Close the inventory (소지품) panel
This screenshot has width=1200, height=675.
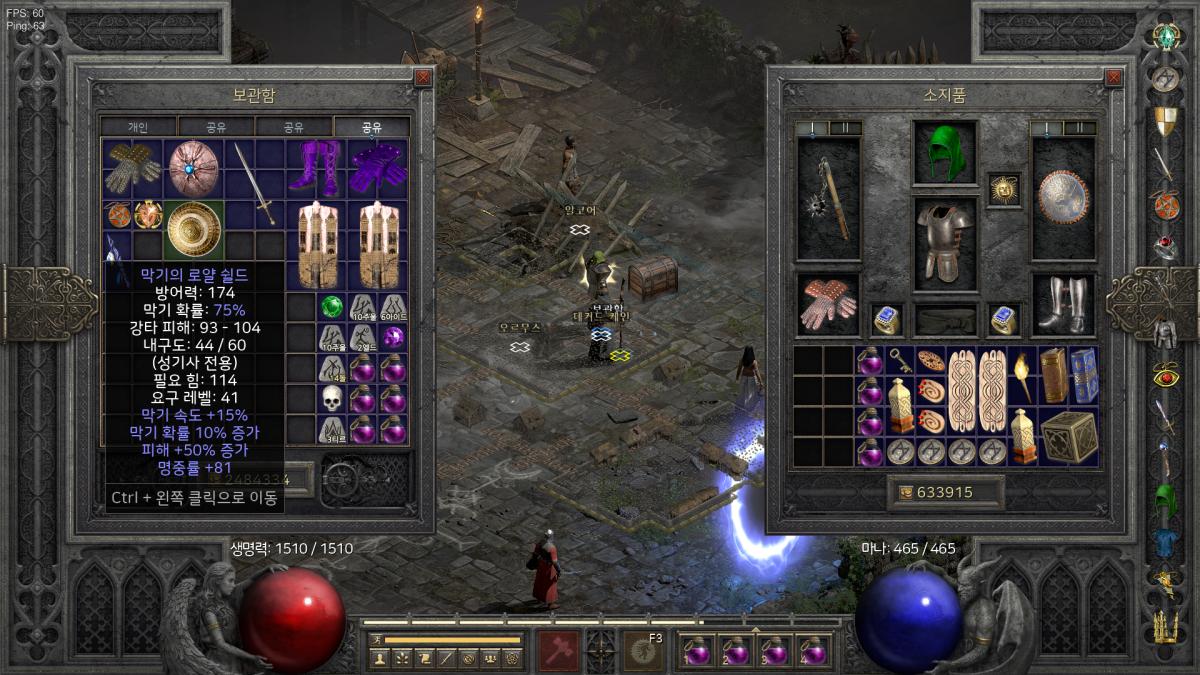pos(1113,77)
